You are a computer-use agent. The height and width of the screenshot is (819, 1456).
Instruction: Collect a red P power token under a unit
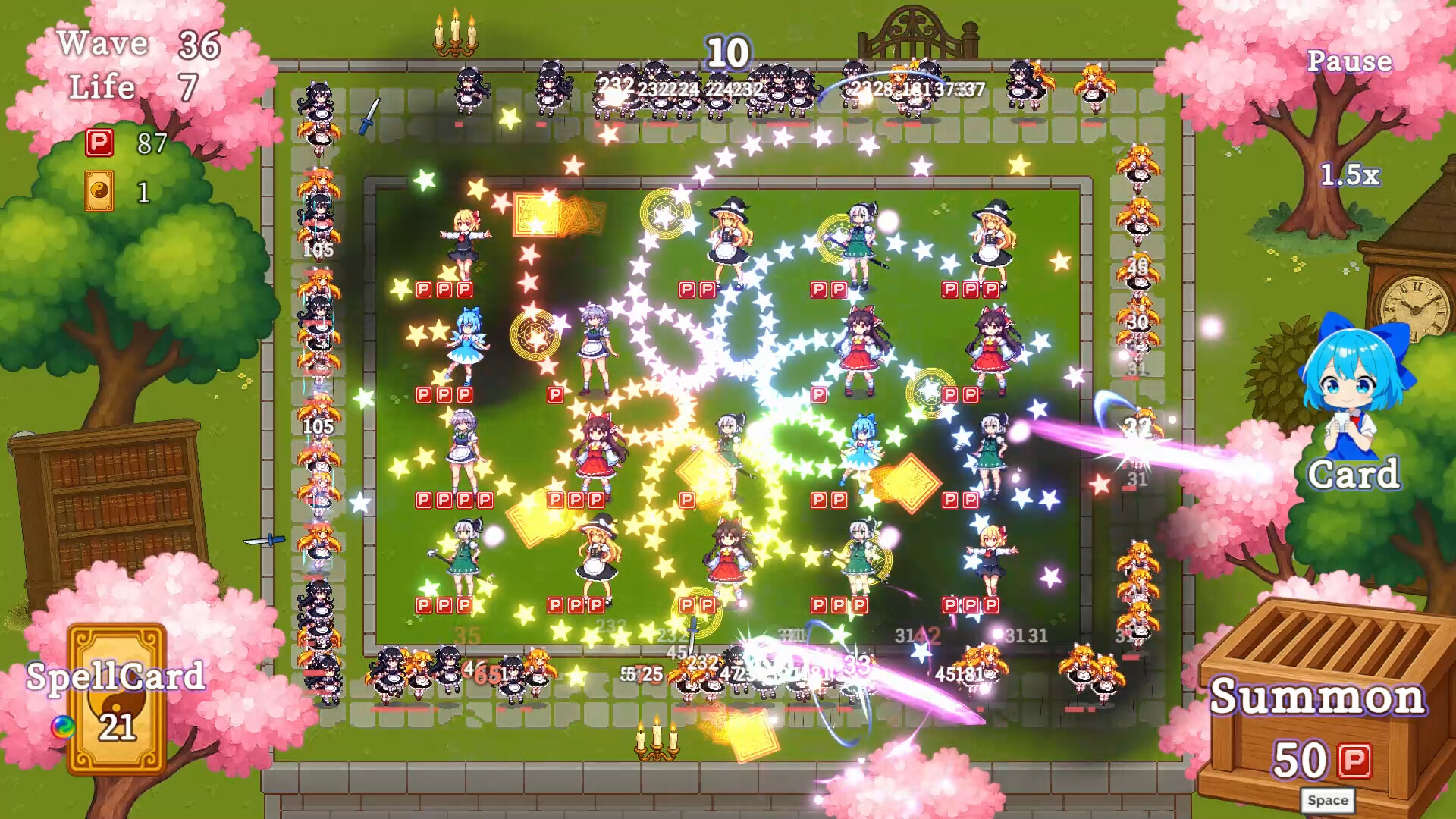422,289
